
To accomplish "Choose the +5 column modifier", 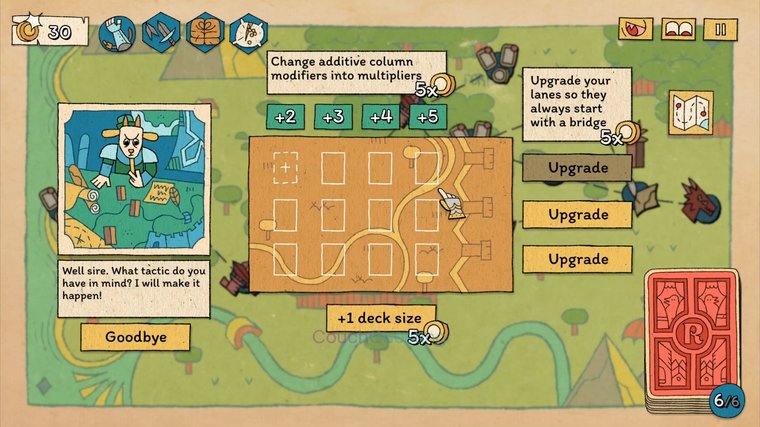I will [427, 117].
